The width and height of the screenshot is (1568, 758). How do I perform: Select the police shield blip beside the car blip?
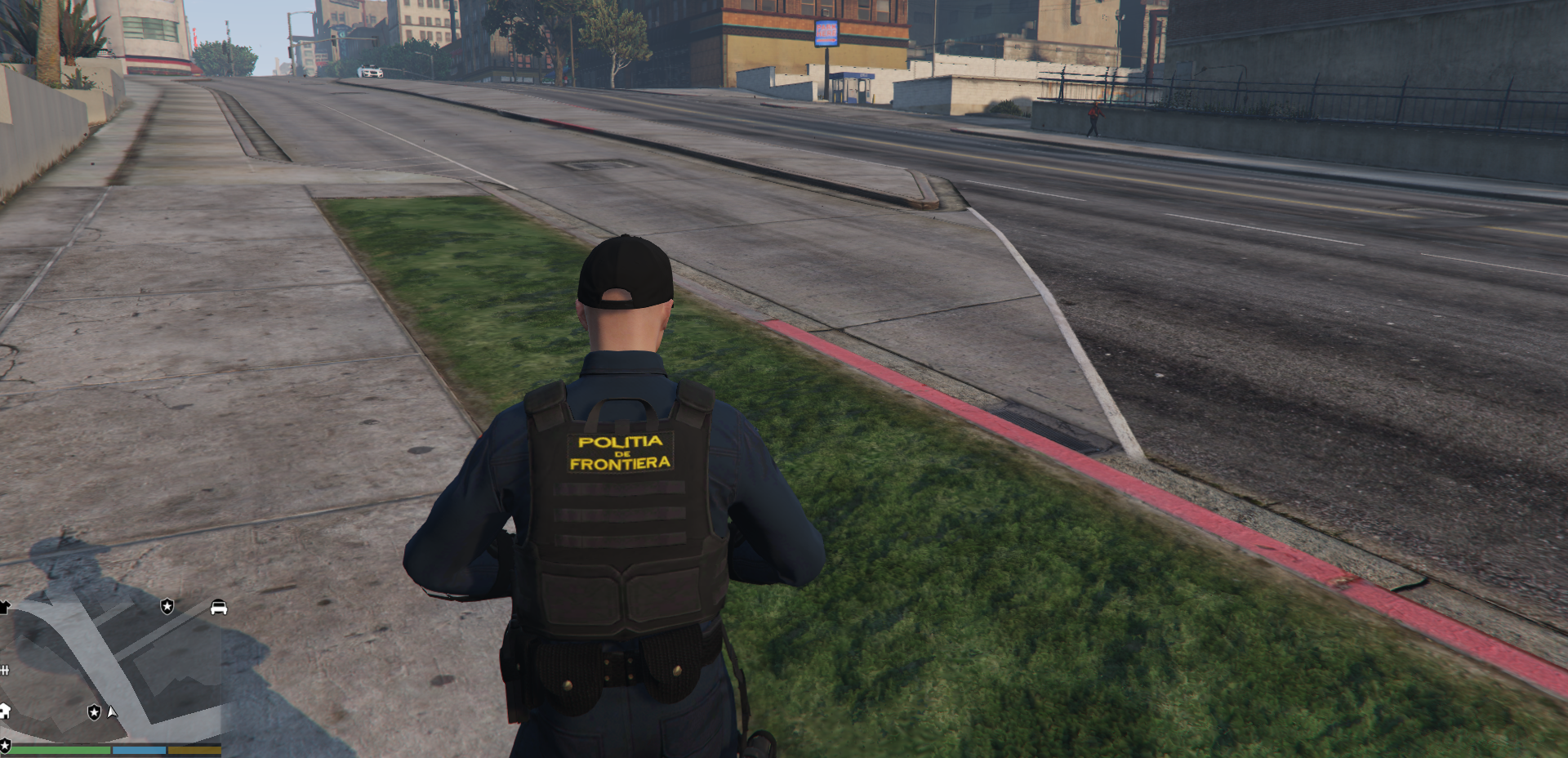point(167,606)
